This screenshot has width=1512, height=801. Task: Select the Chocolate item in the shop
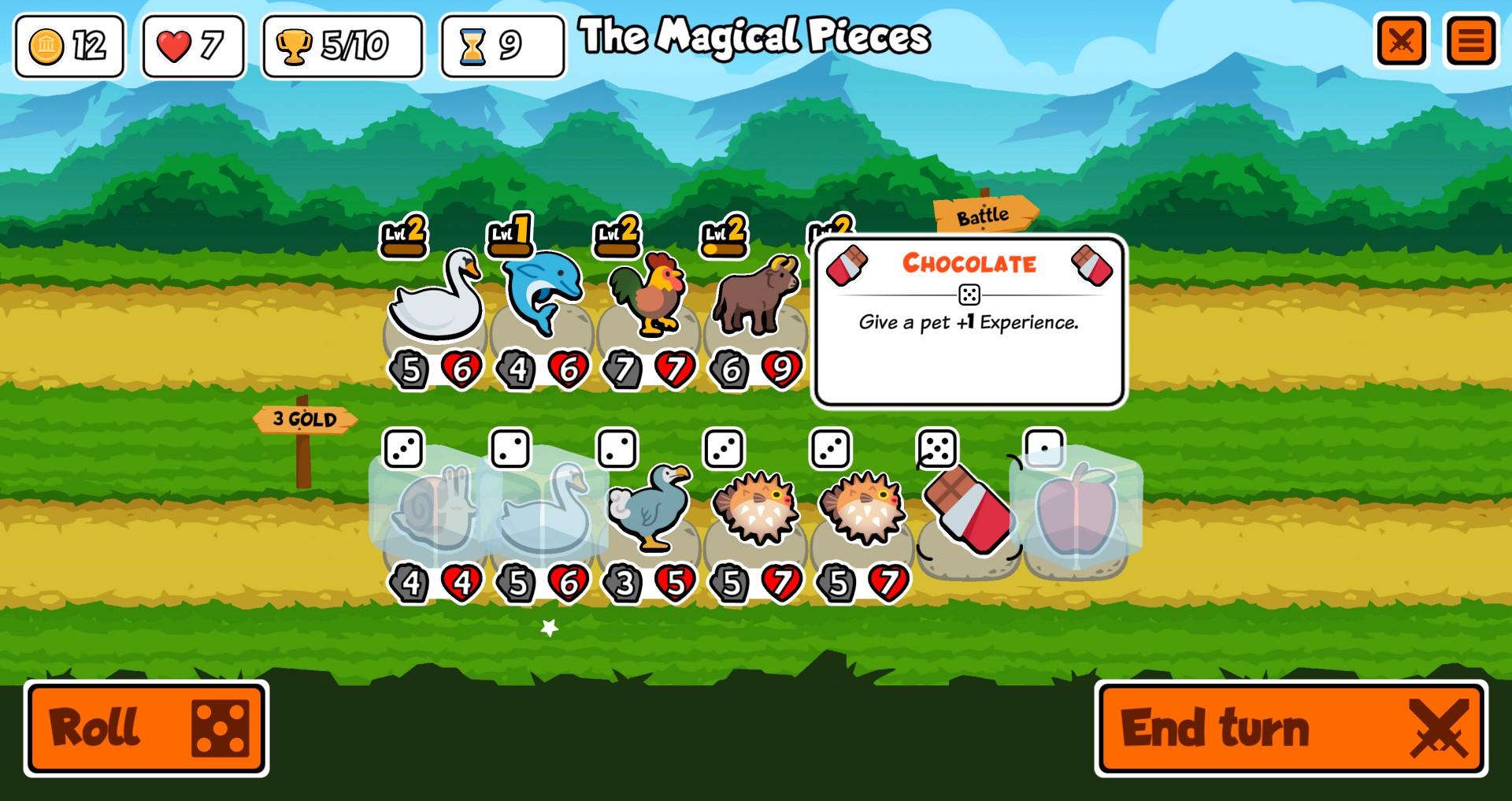pos(968,510)
